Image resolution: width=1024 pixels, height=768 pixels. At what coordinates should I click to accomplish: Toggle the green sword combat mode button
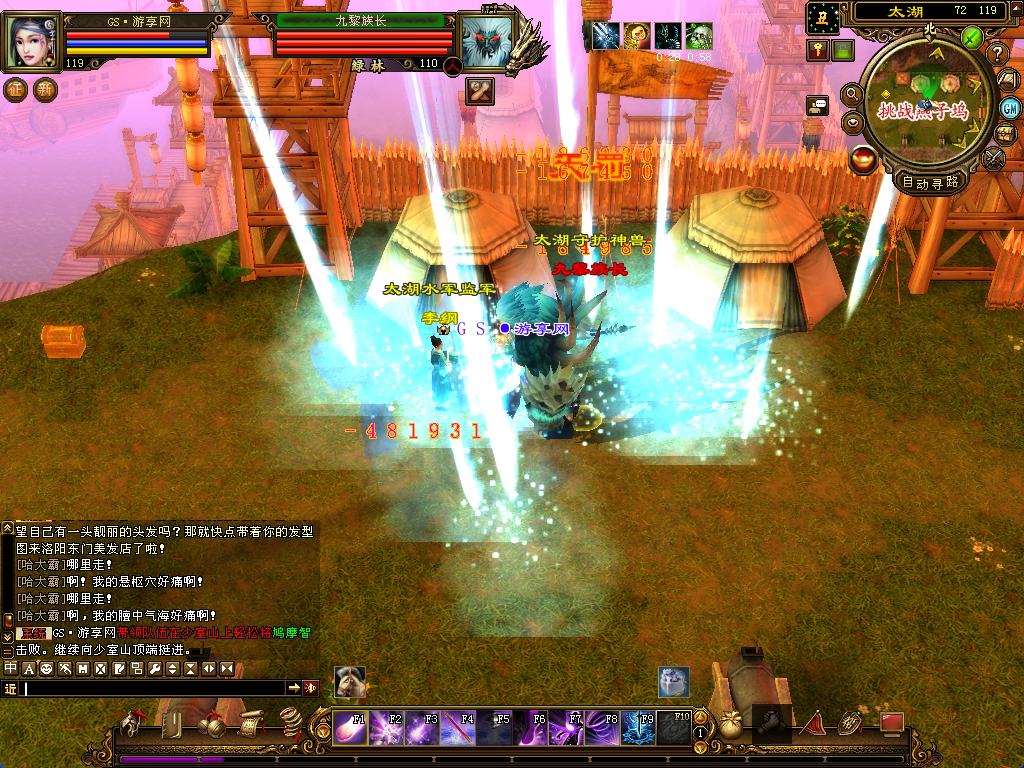coord(971,38)
